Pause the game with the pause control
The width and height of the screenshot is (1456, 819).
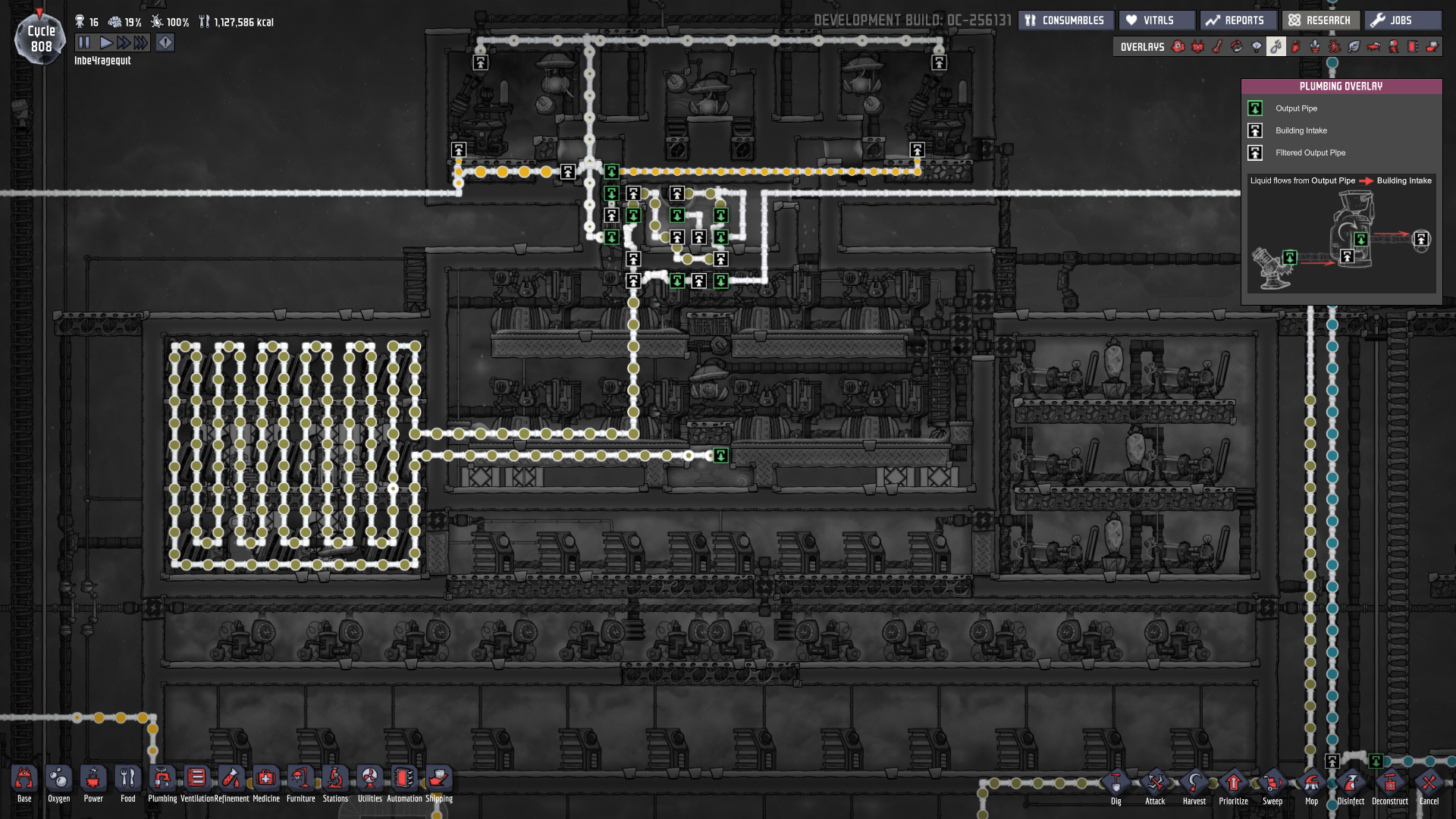86,42
